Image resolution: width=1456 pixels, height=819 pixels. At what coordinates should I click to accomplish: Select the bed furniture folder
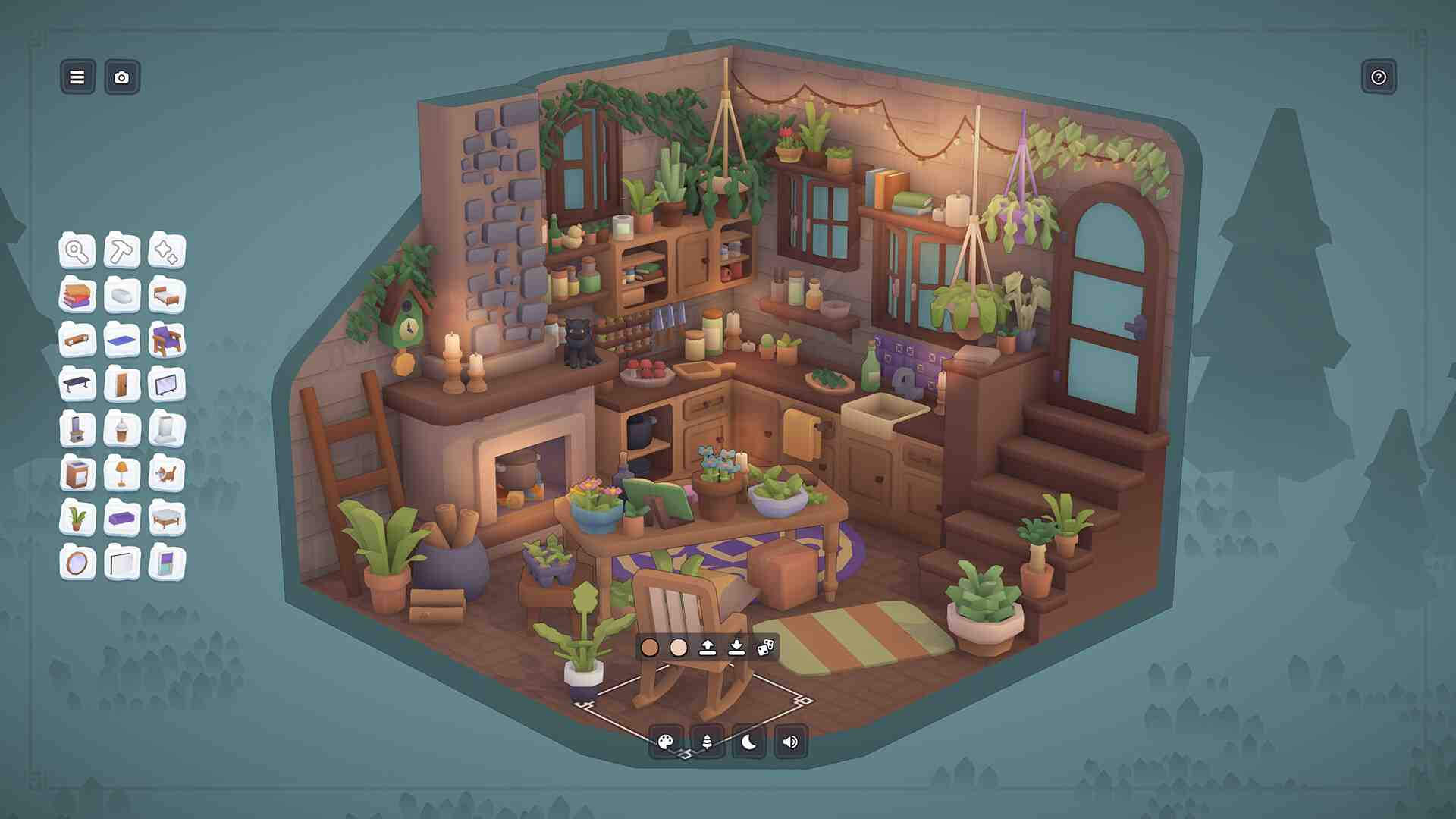click(x=166, y=296)
